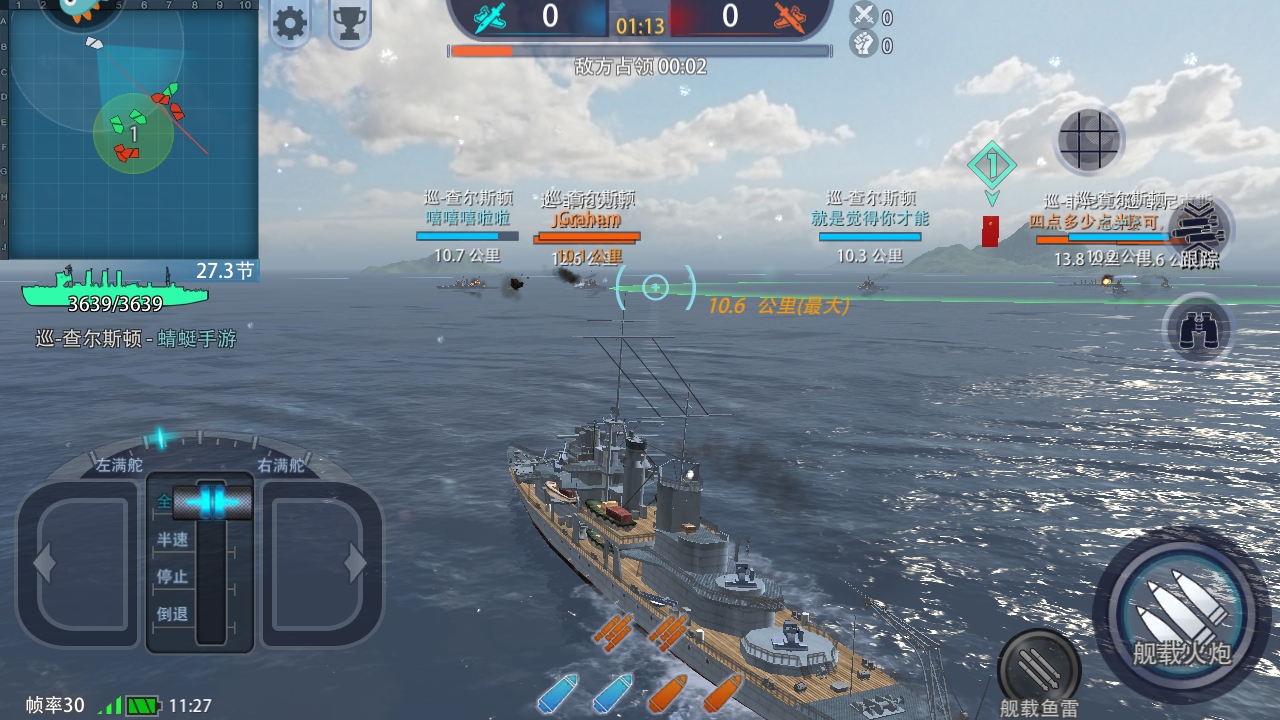Set throttle to stop (停止)
The height and width of the screenshot is (720, 1280).
coord(173,577)
